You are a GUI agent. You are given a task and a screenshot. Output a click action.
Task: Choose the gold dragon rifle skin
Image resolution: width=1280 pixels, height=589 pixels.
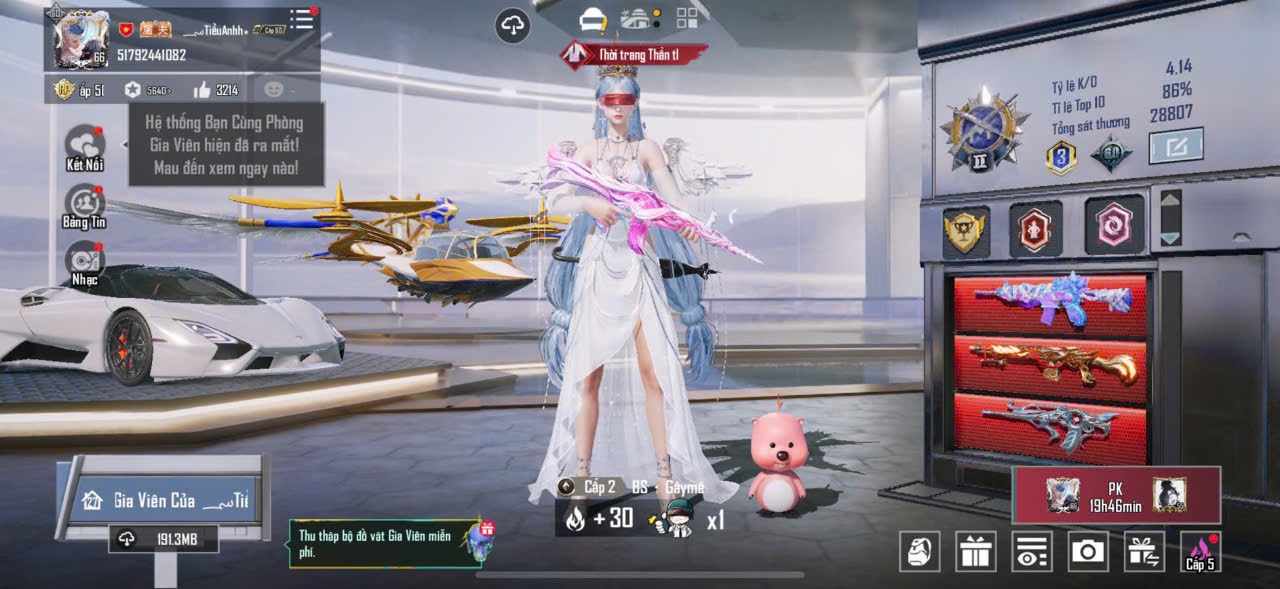(1050, 363)
